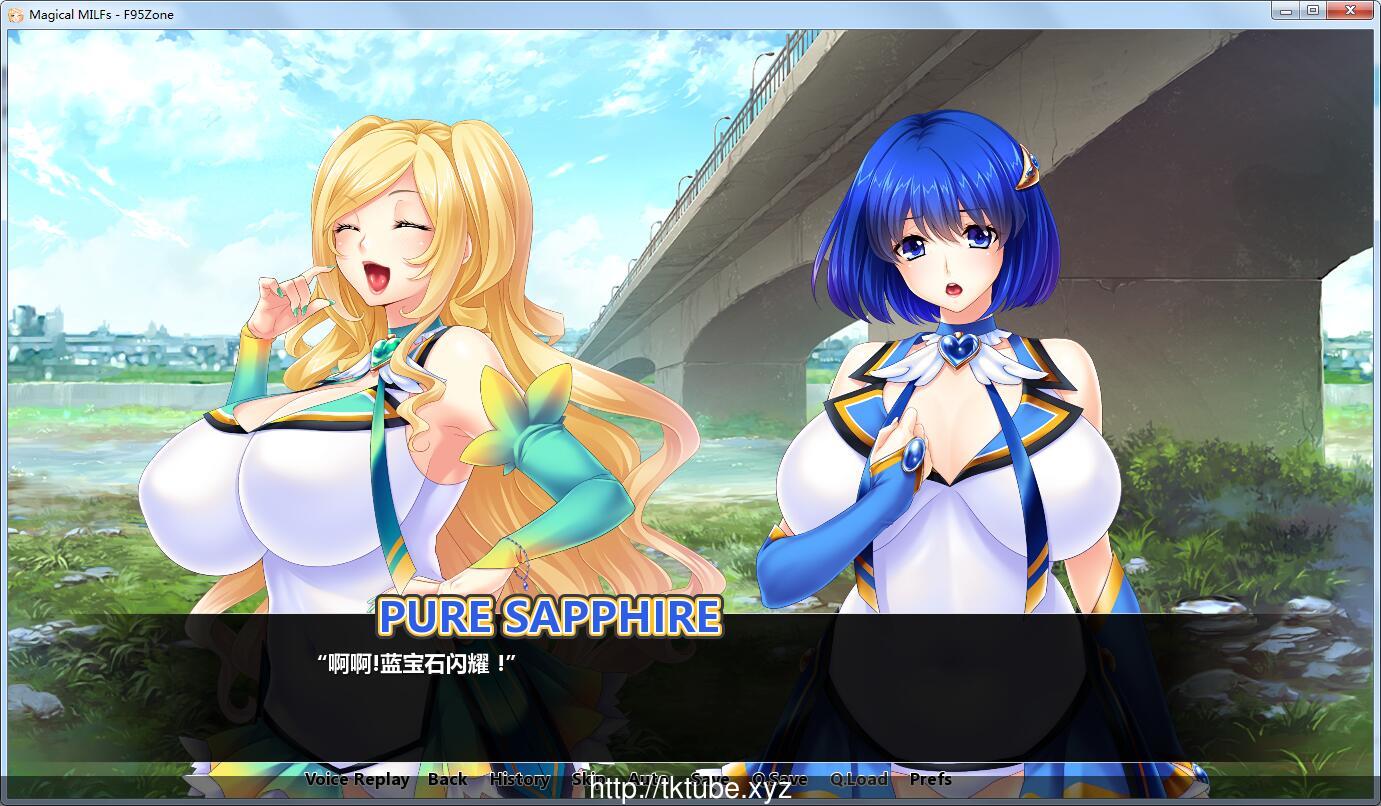1381x806 pixels.
Task: Open the game icon menu in the title bar
Action: (14, 13)
